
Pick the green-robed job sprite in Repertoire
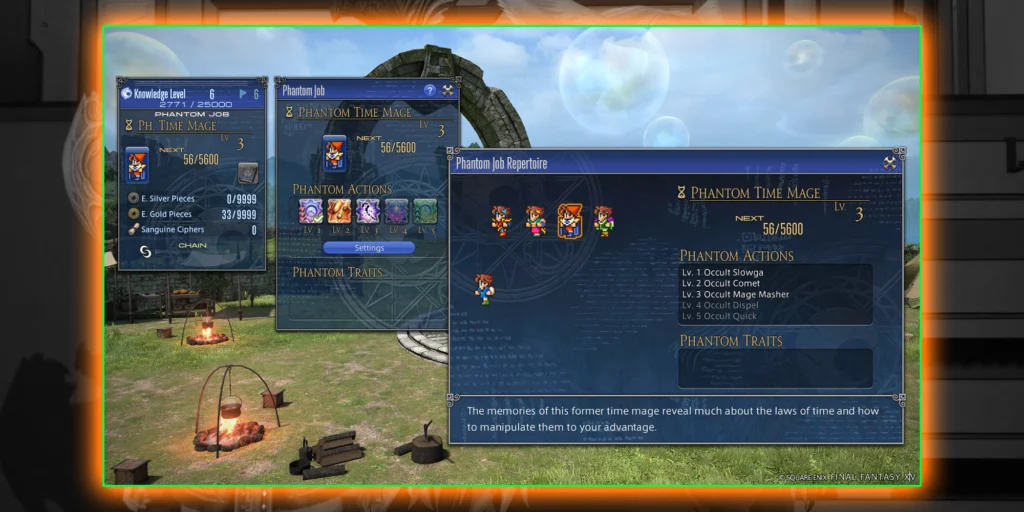603,220
